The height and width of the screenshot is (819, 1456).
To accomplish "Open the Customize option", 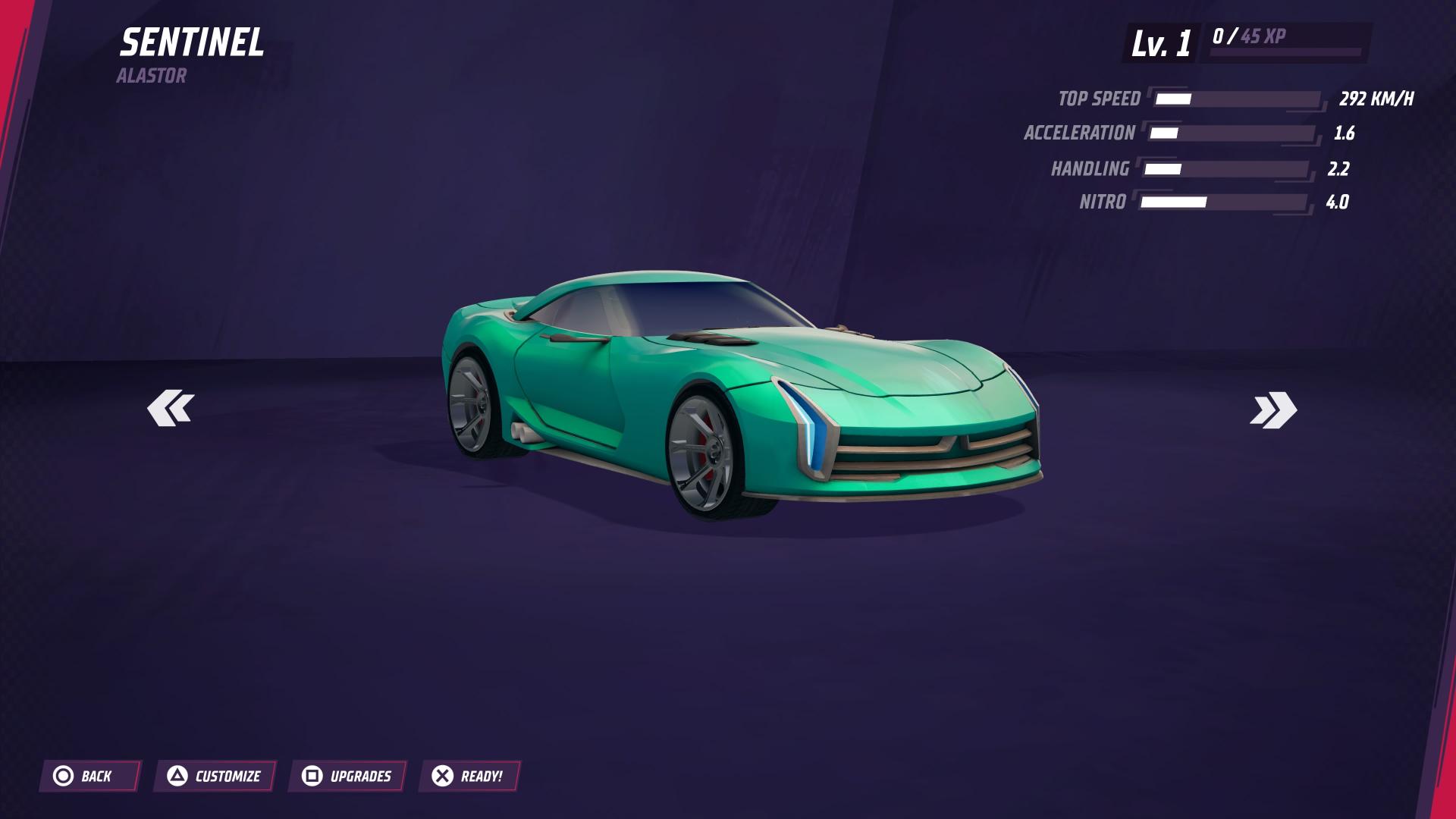I will (215, 776).
